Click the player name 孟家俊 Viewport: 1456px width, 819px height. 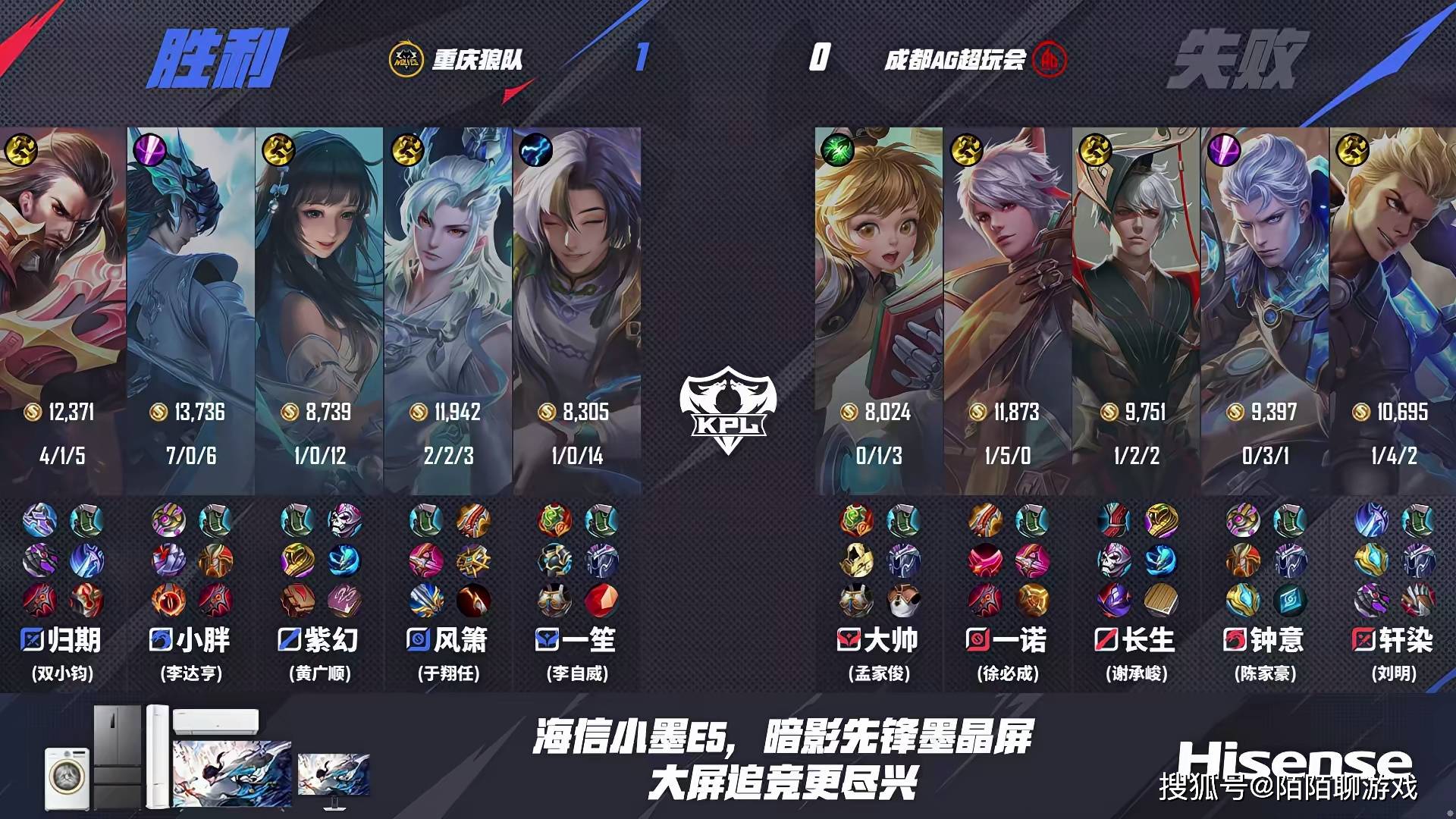coord(880,674)
